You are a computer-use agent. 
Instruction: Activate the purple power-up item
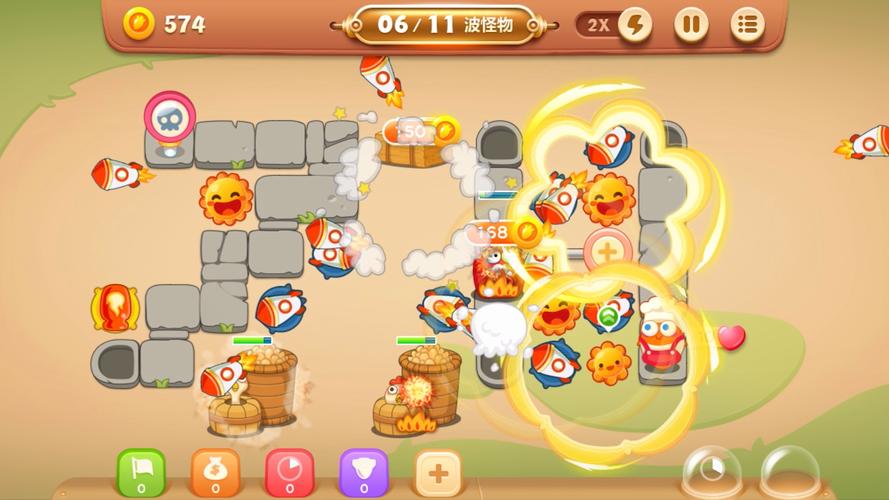pos(363,471)
